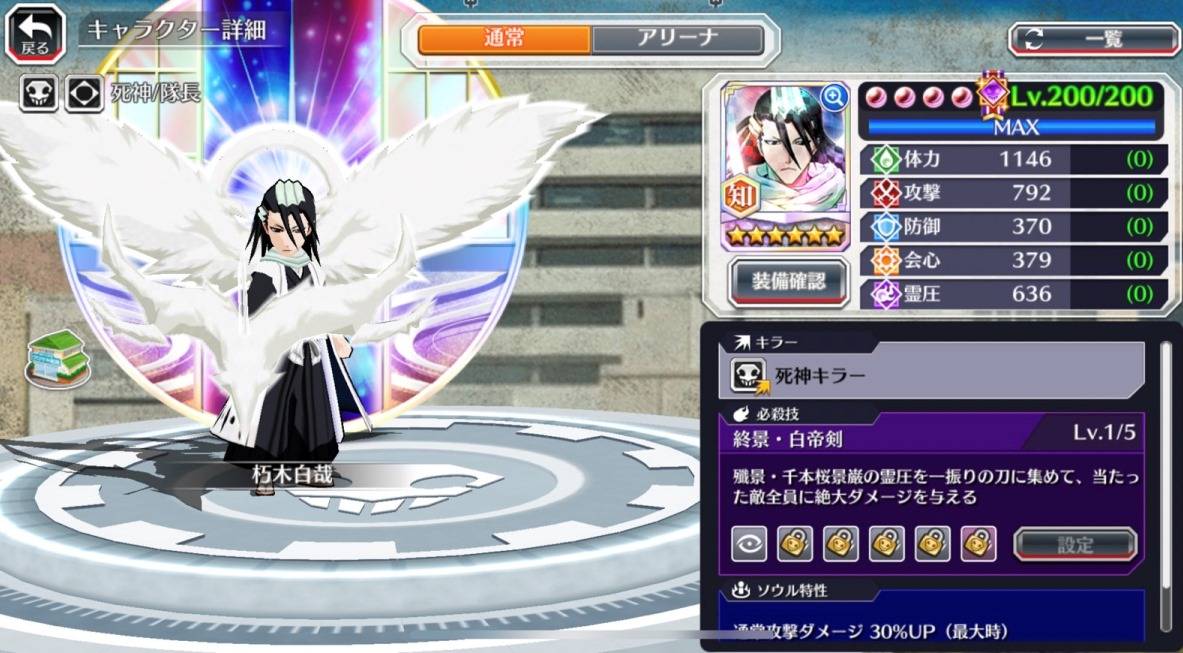1183x653 pixels.
Task: Open the 一覧 character list
Action: [x=1094, y=39]
